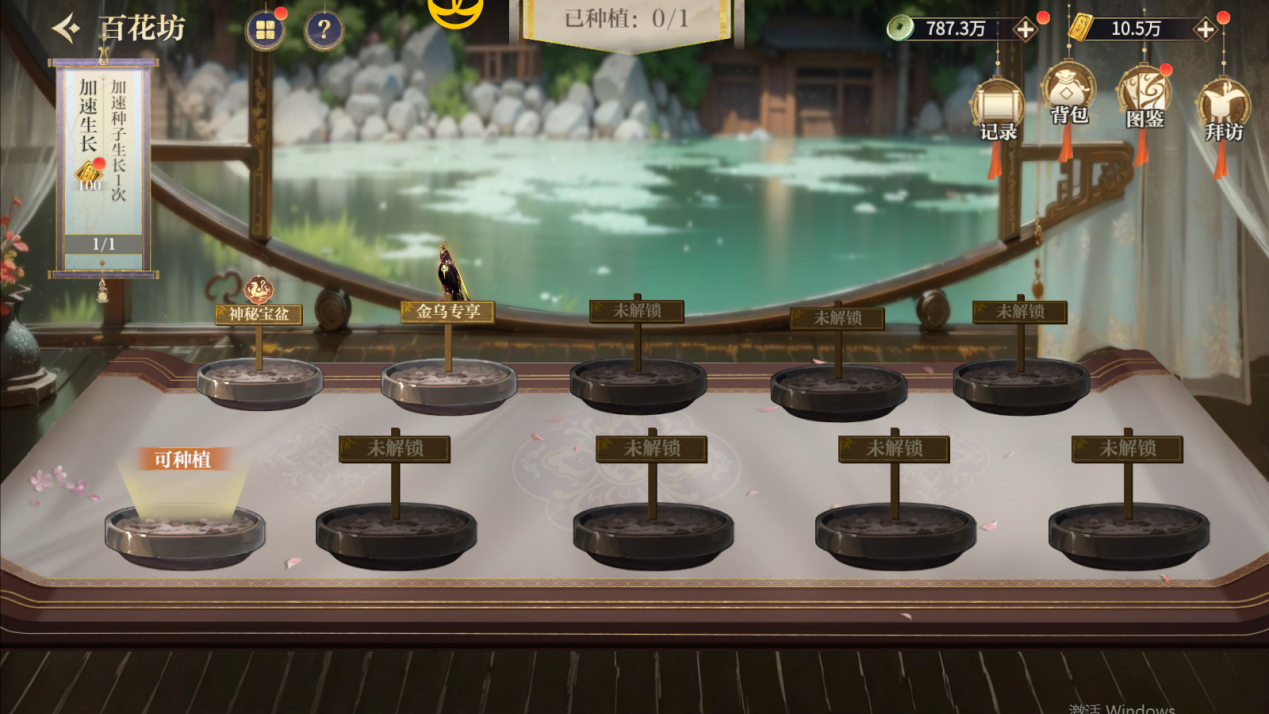Open the 图鉴 codex
The height and width of the screenshot is (714, 1269).
pos(1143,98)
